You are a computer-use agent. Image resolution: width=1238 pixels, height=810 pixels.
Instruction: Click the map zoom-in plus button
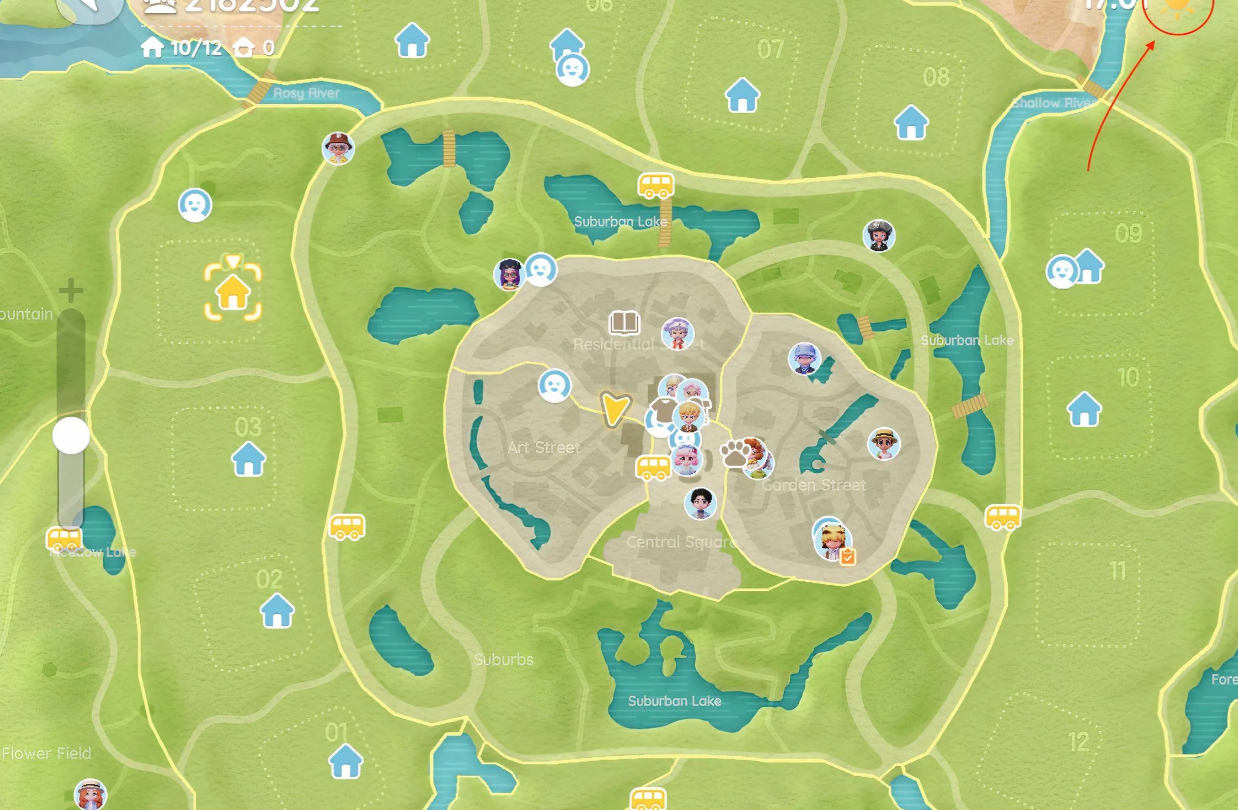tap(70, 292)
